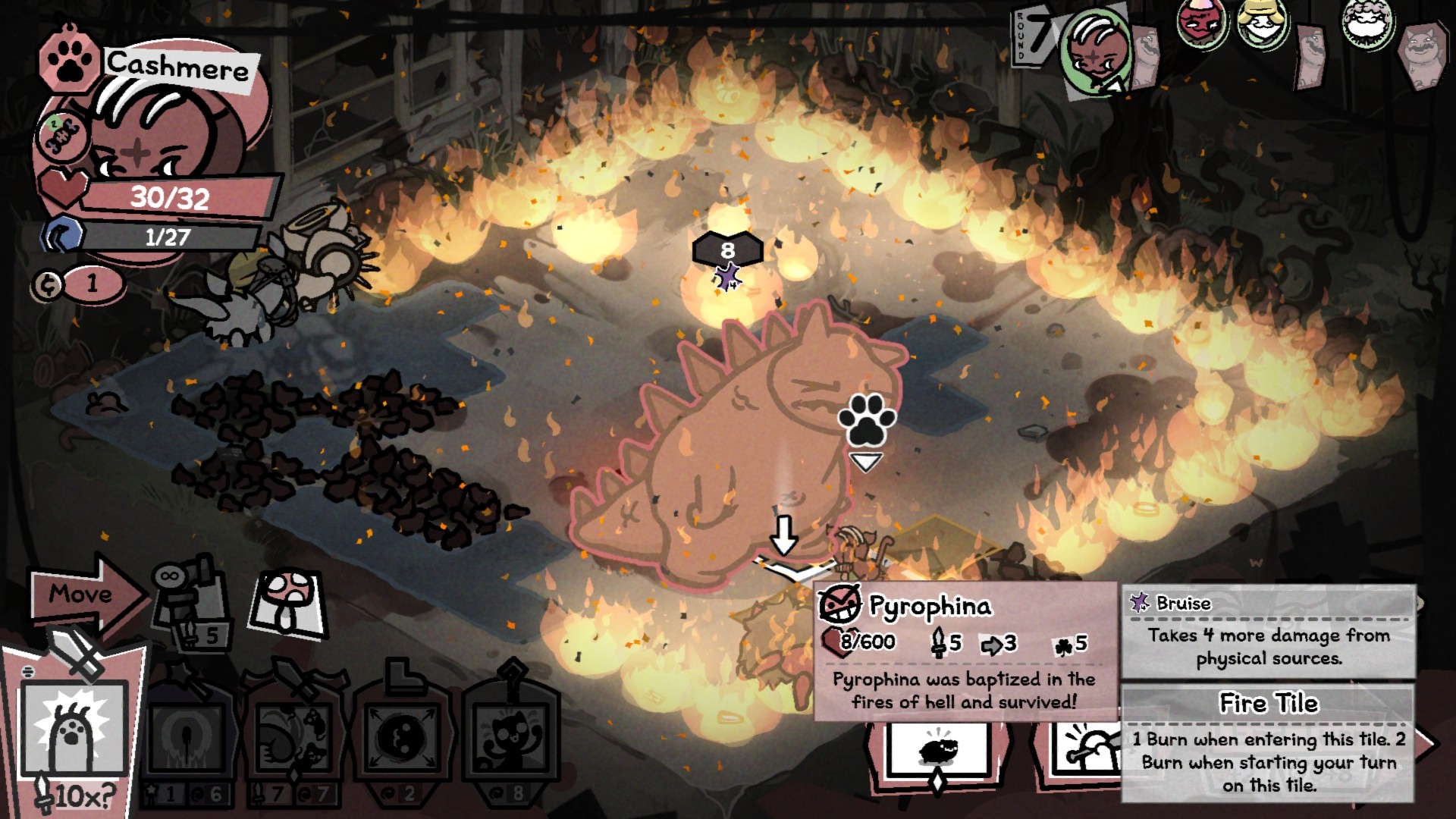Select the mushroom item slot
The height and width of the screenshot is (819, 1456).
tap(288, 603)
